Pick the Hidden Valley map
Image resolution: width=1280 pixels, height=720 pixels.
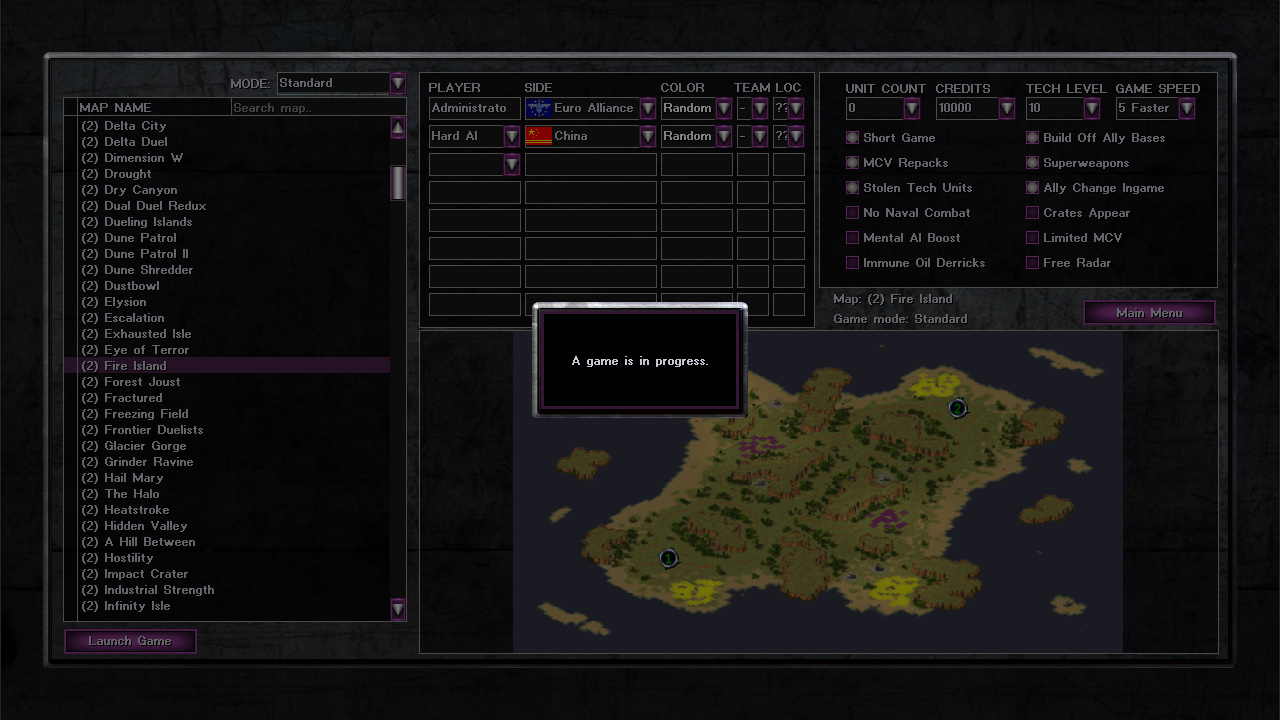[x=145, y=526]
